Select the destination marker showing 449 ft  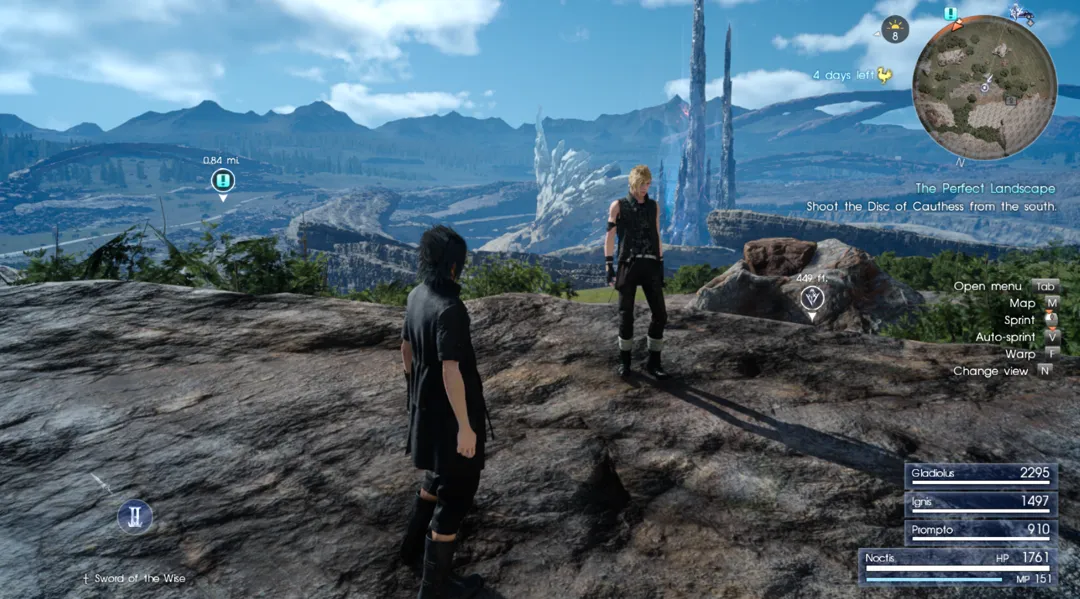tap(812, 297)
